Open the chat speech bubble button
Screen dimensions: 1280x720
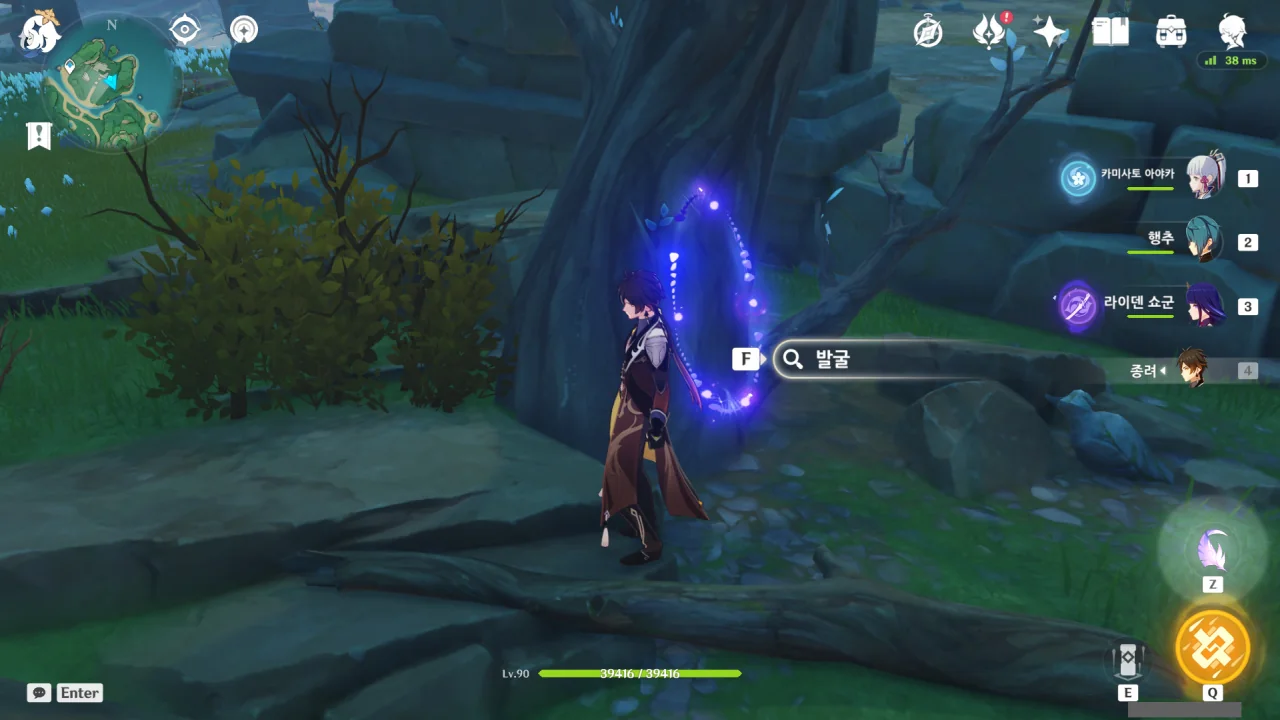point(39,692)
